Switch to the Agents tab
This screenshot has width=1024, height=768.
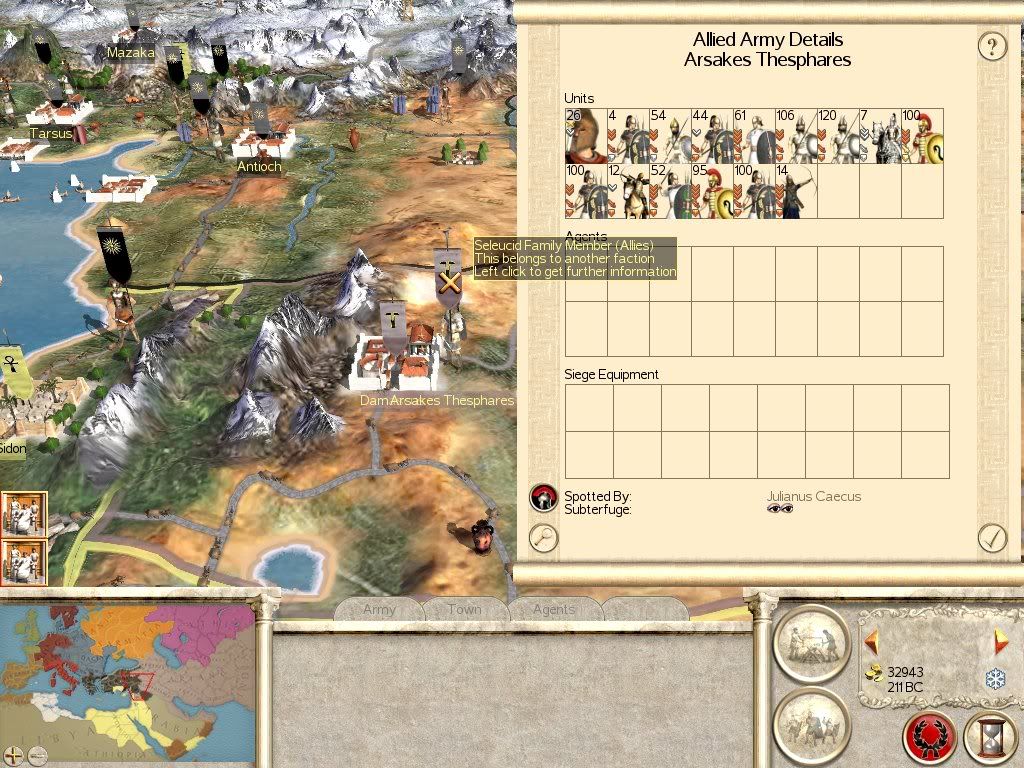[x=554, y=609]
